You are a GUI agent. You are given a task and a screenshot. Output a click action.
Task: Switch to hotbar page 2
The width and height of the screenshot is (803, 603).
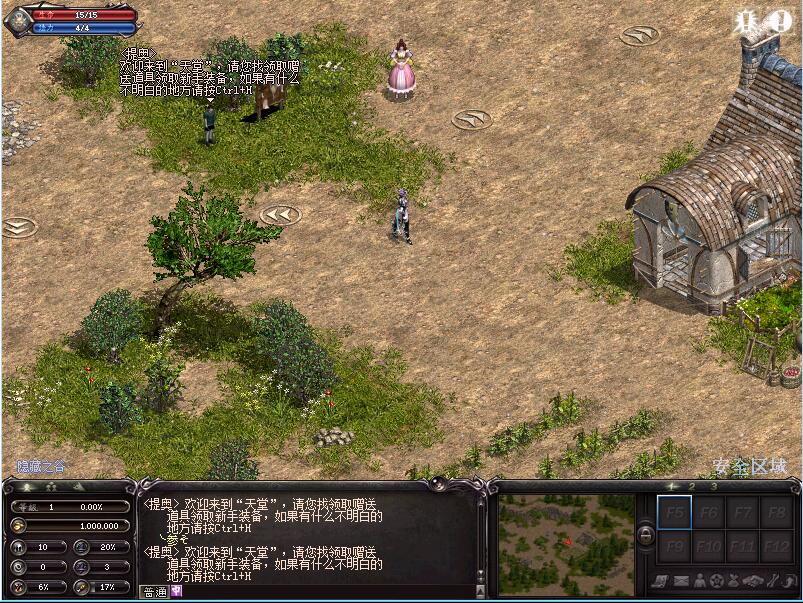690,486
